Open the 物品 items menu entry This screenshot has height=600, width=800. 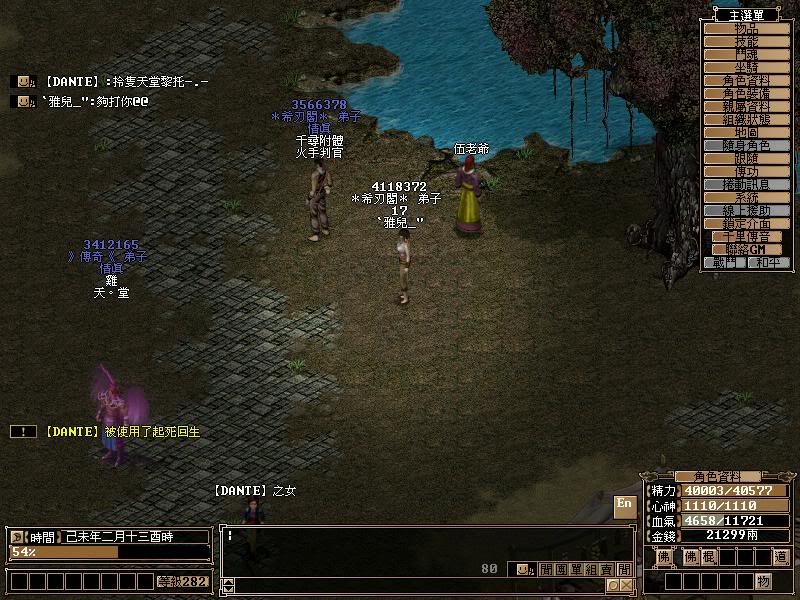click(x=747, y=28)
